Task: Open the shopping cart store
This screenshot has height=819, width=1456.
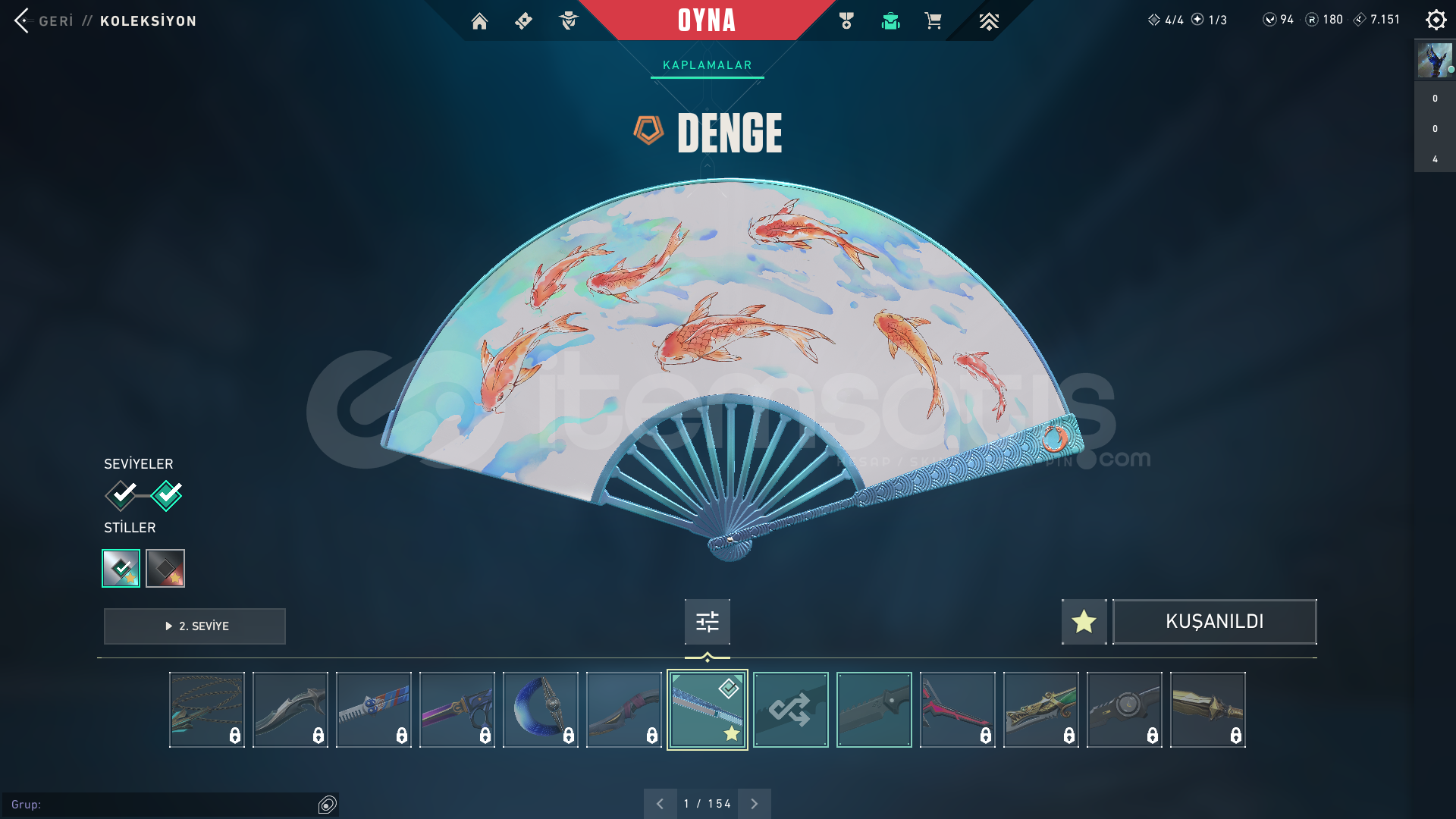Action: (933, 21)
